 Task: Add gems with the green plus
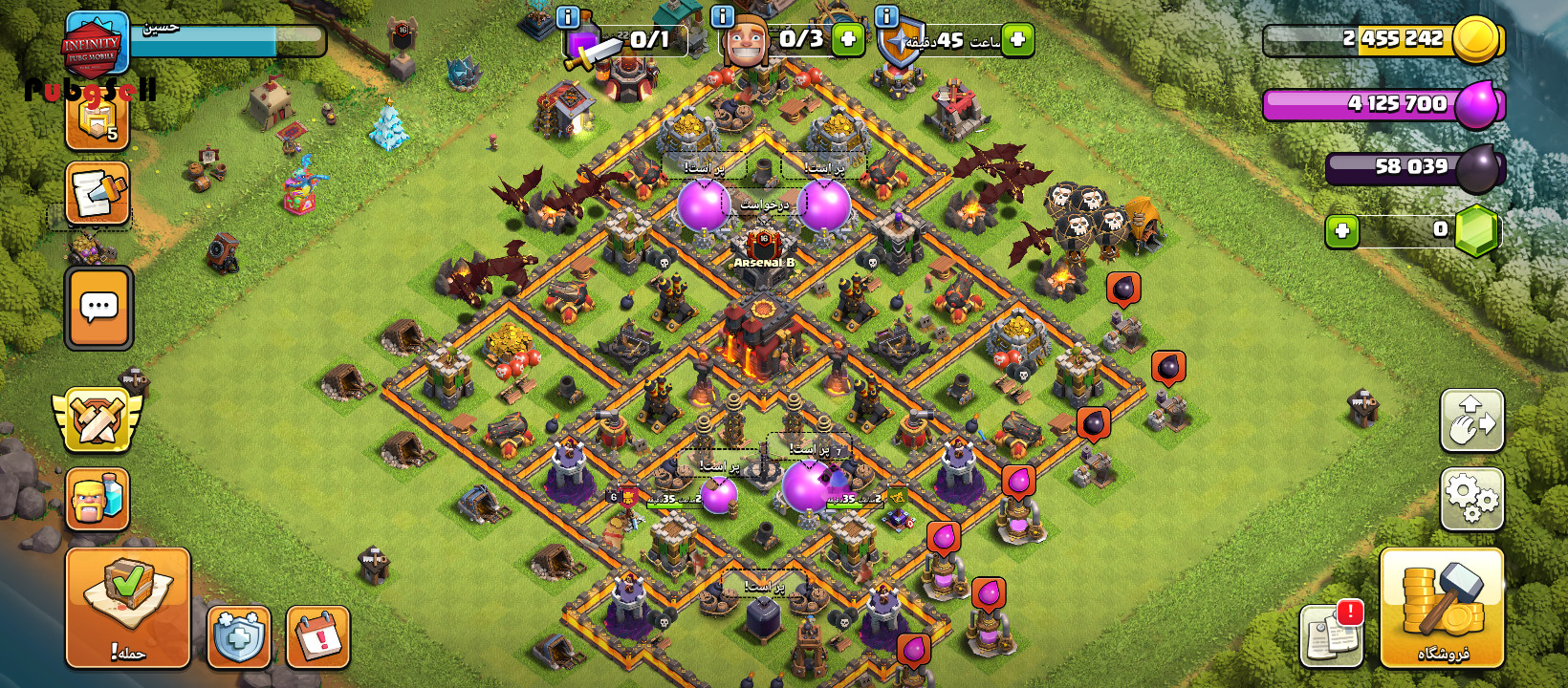pos(1342,231)
